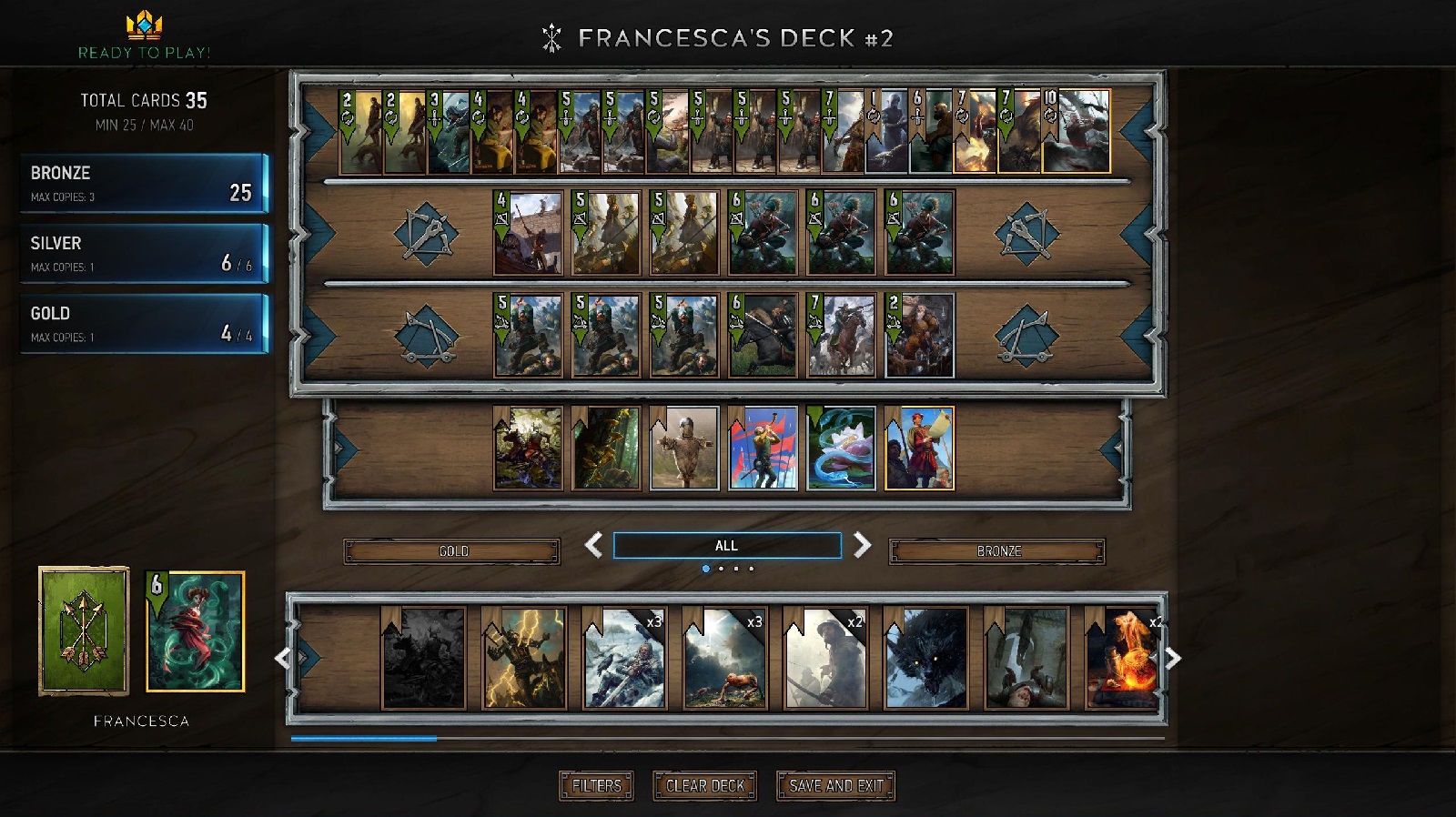Select the Silver card count panel
The height and width of the screenshot is (817, 1456).
(144, 253)
